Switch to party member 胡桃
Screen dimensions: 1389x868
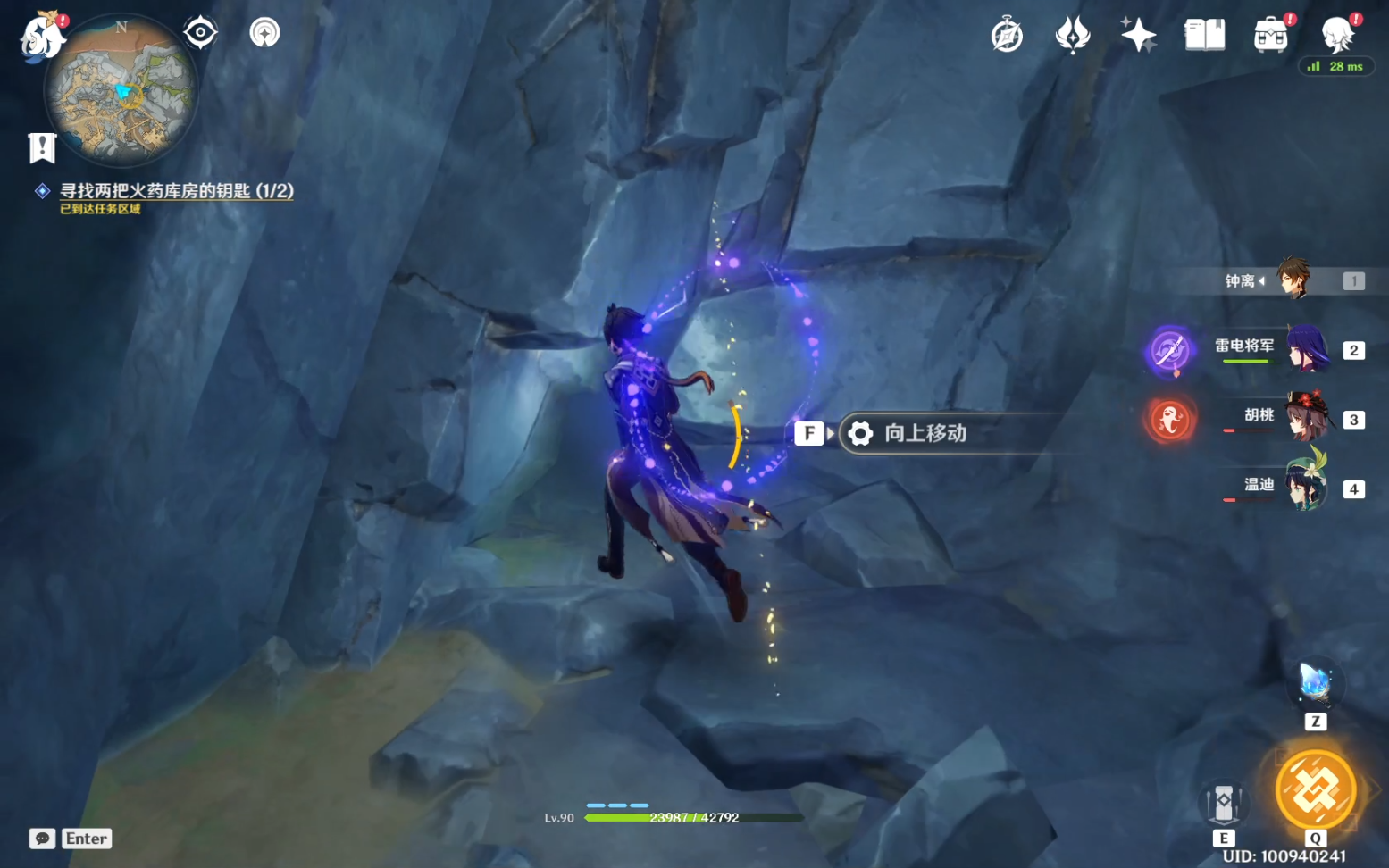[x=1306, y=418]
